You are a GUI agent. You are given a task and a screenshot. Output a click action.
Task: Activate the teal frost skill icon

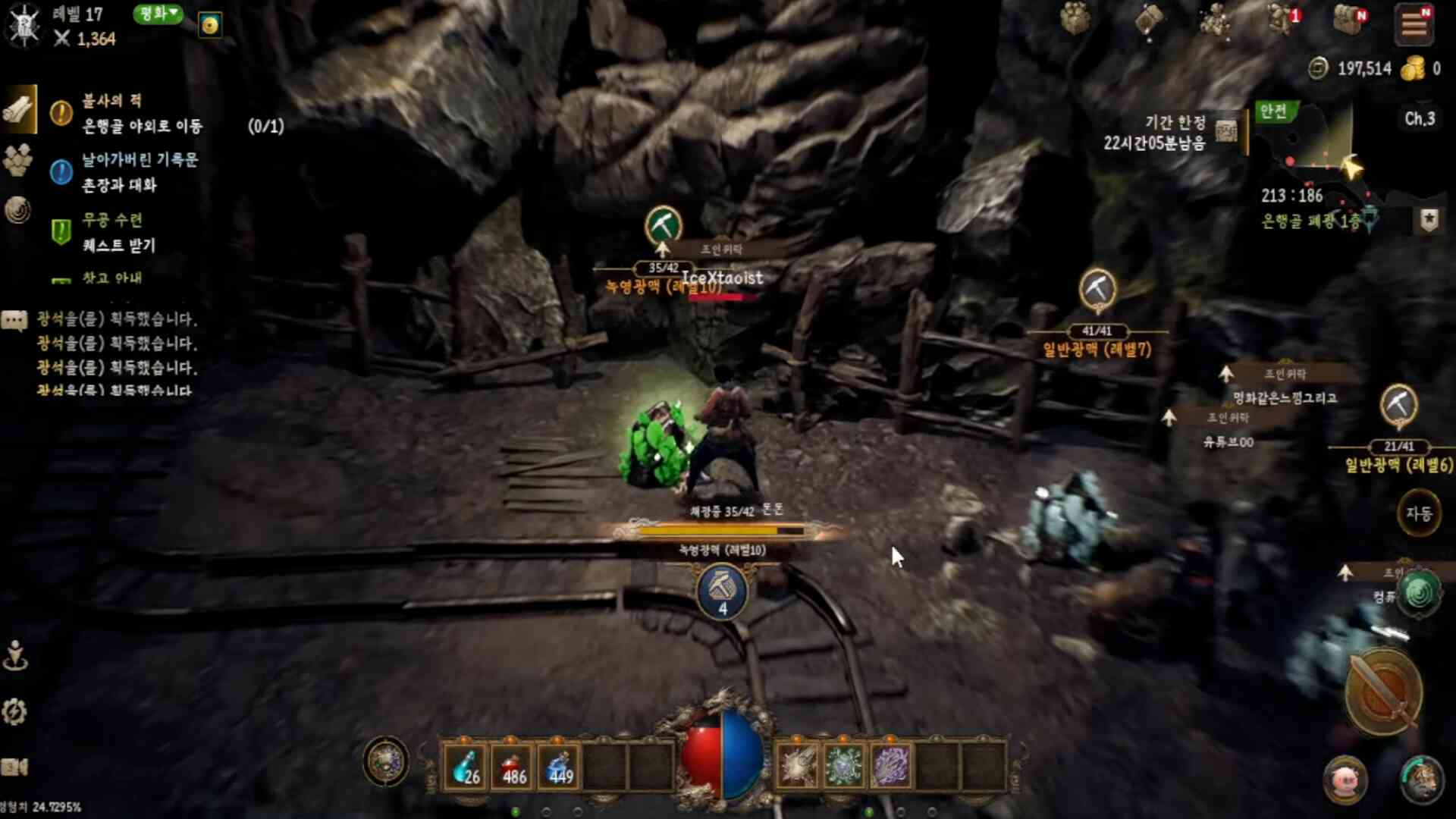coord(844,766)
